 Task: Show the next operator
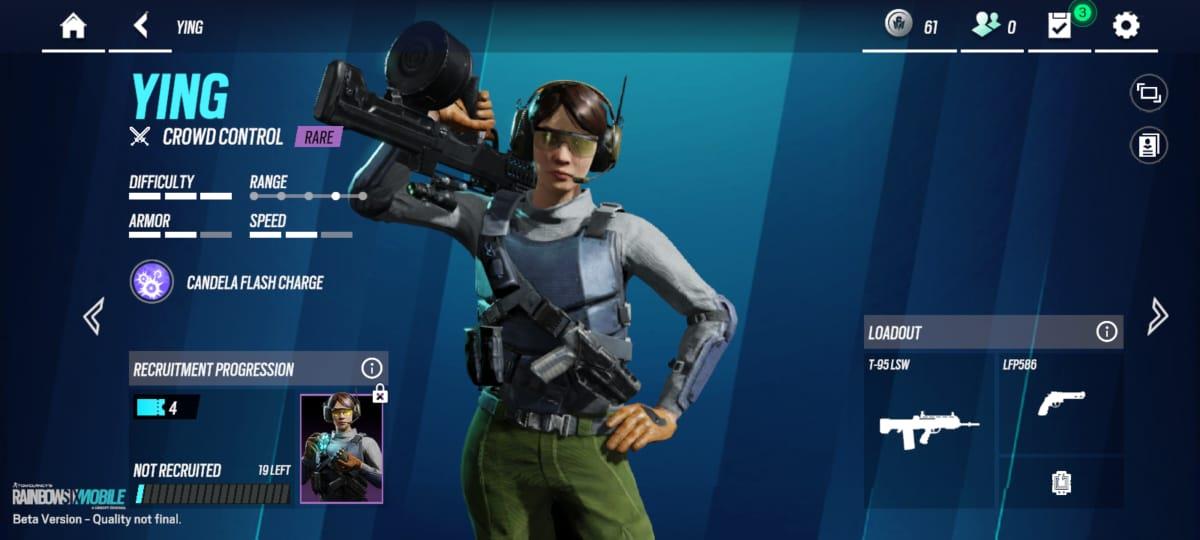1157,316
